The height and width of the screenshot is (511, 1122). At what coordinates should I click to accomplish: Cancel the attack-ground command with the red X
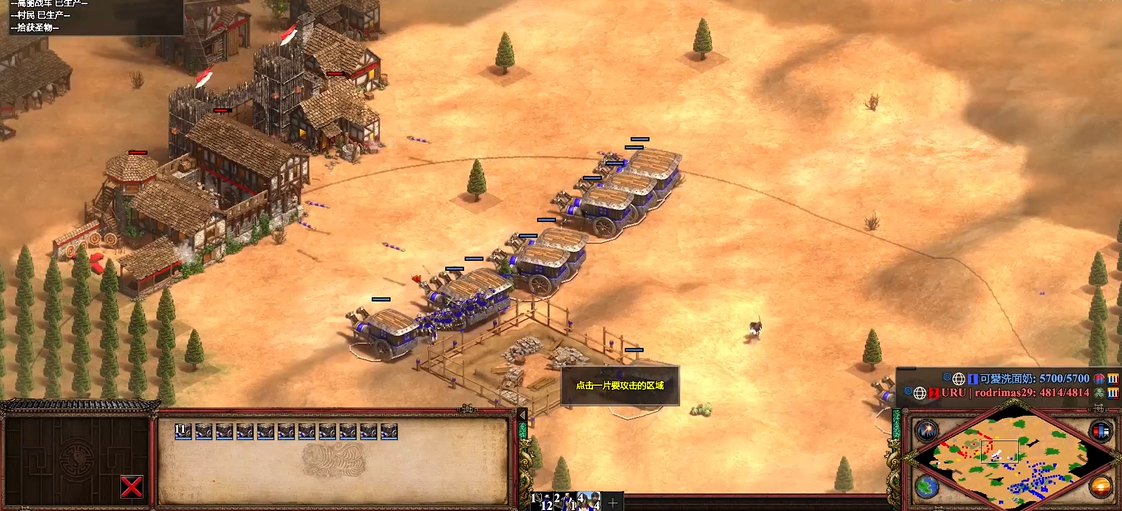(x=131, y=487)
